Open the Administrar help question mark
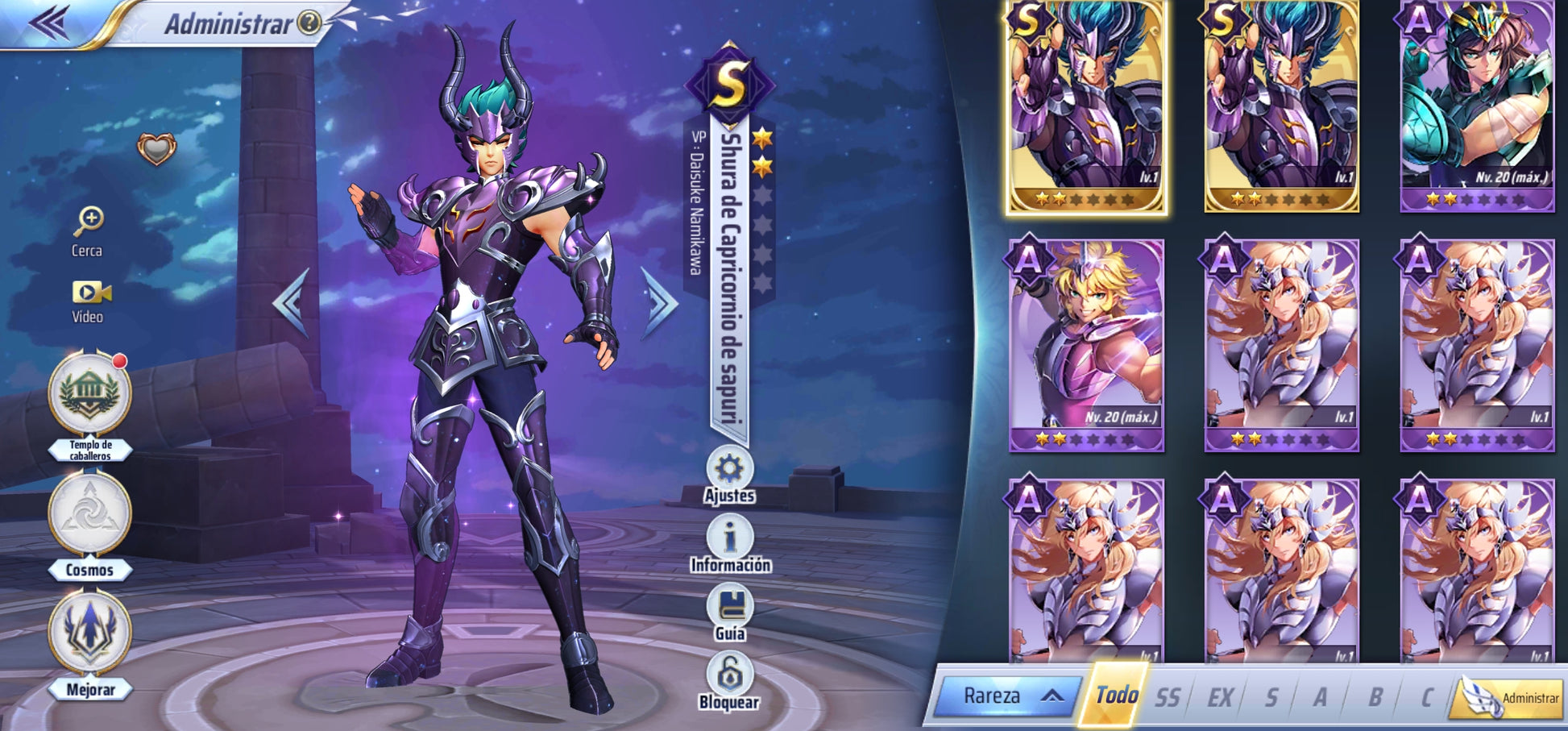Viewport: 1568px width, 731px height. coord(309,23)
